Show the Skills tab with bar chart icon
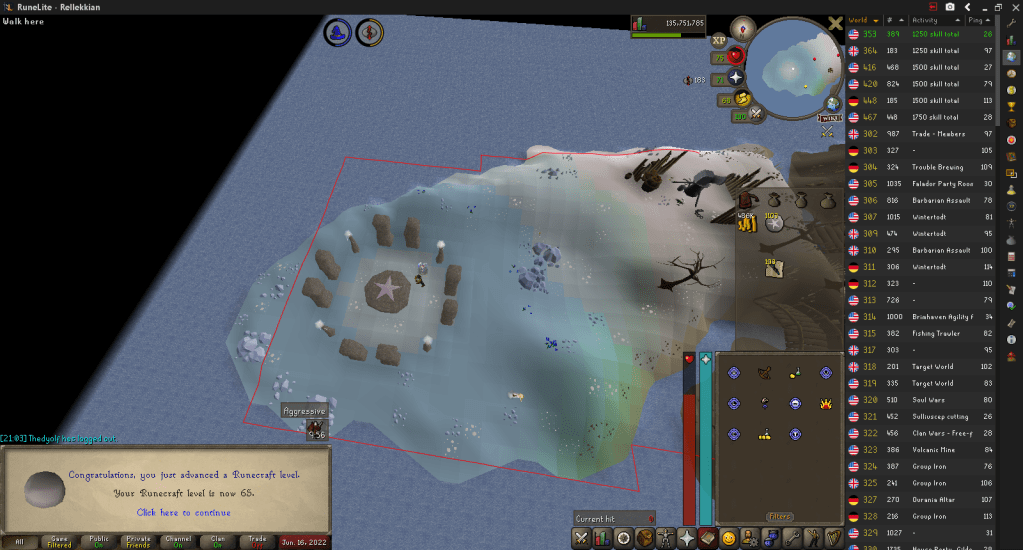 click(x=603, y=538)
